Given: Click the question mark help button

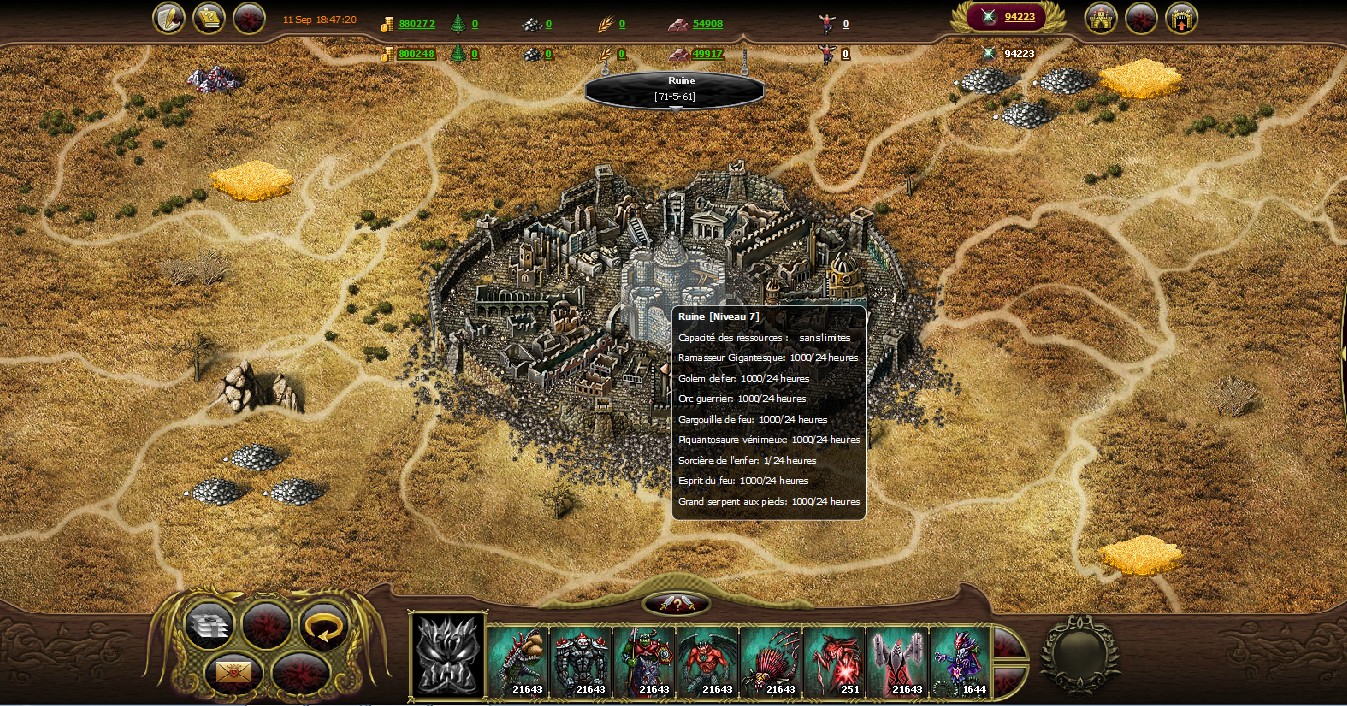Looking at the screenshot, I should (677, 604).
